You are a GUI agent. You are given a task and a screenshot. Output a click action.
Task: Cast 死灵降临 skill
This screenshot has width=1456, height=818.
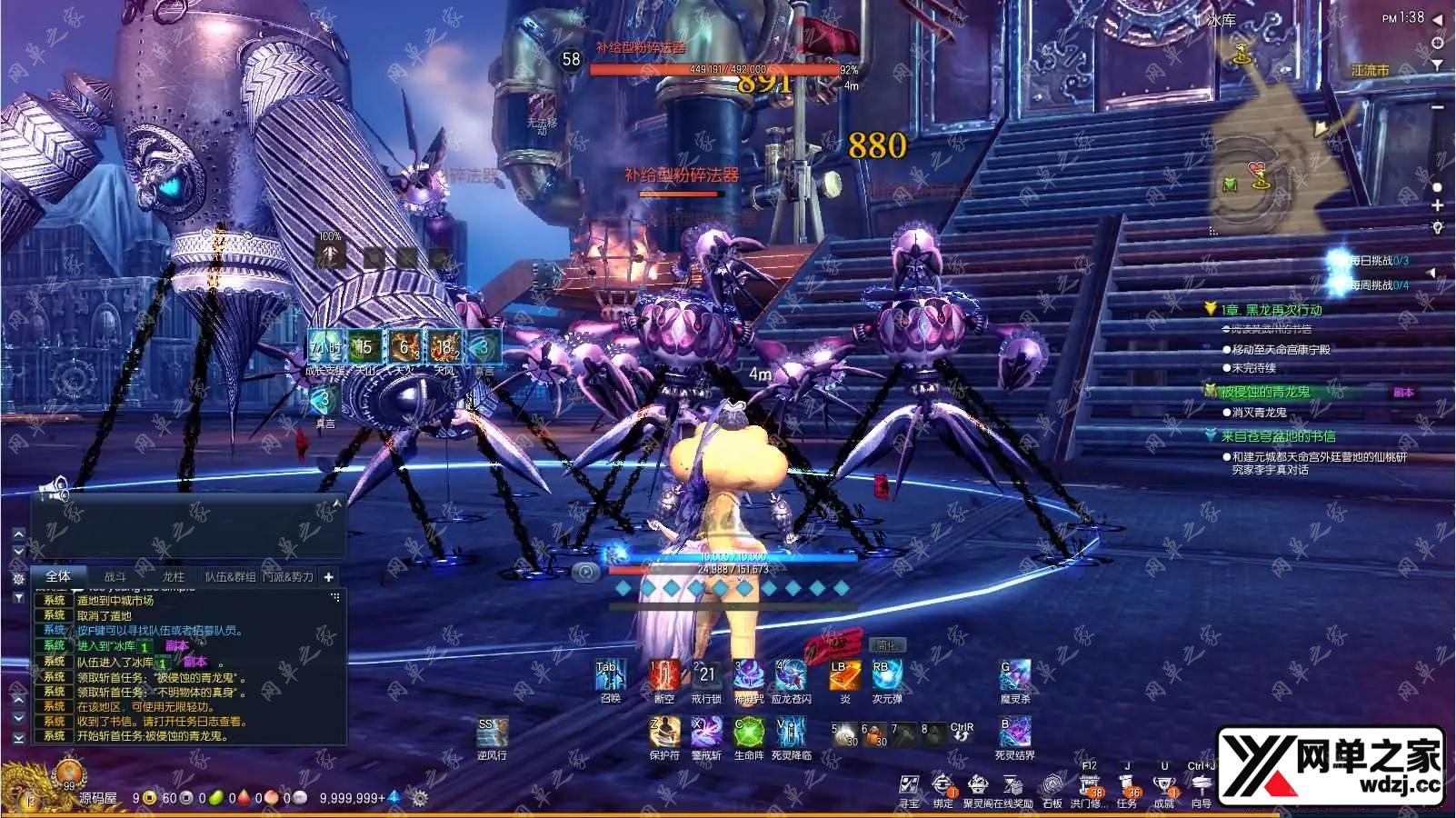pos(791,733)
